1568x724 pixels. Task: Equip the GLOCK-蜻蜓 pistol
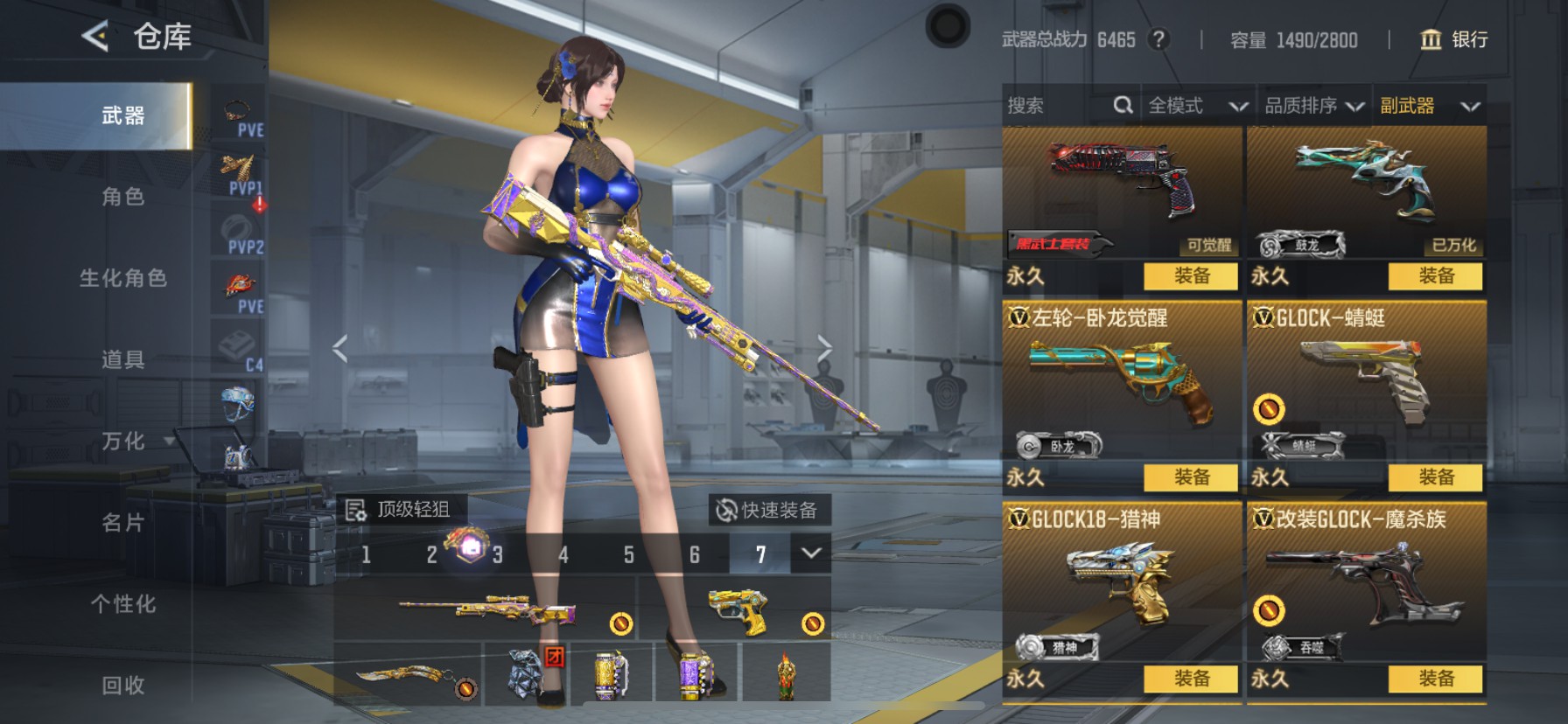[1435, 477]
